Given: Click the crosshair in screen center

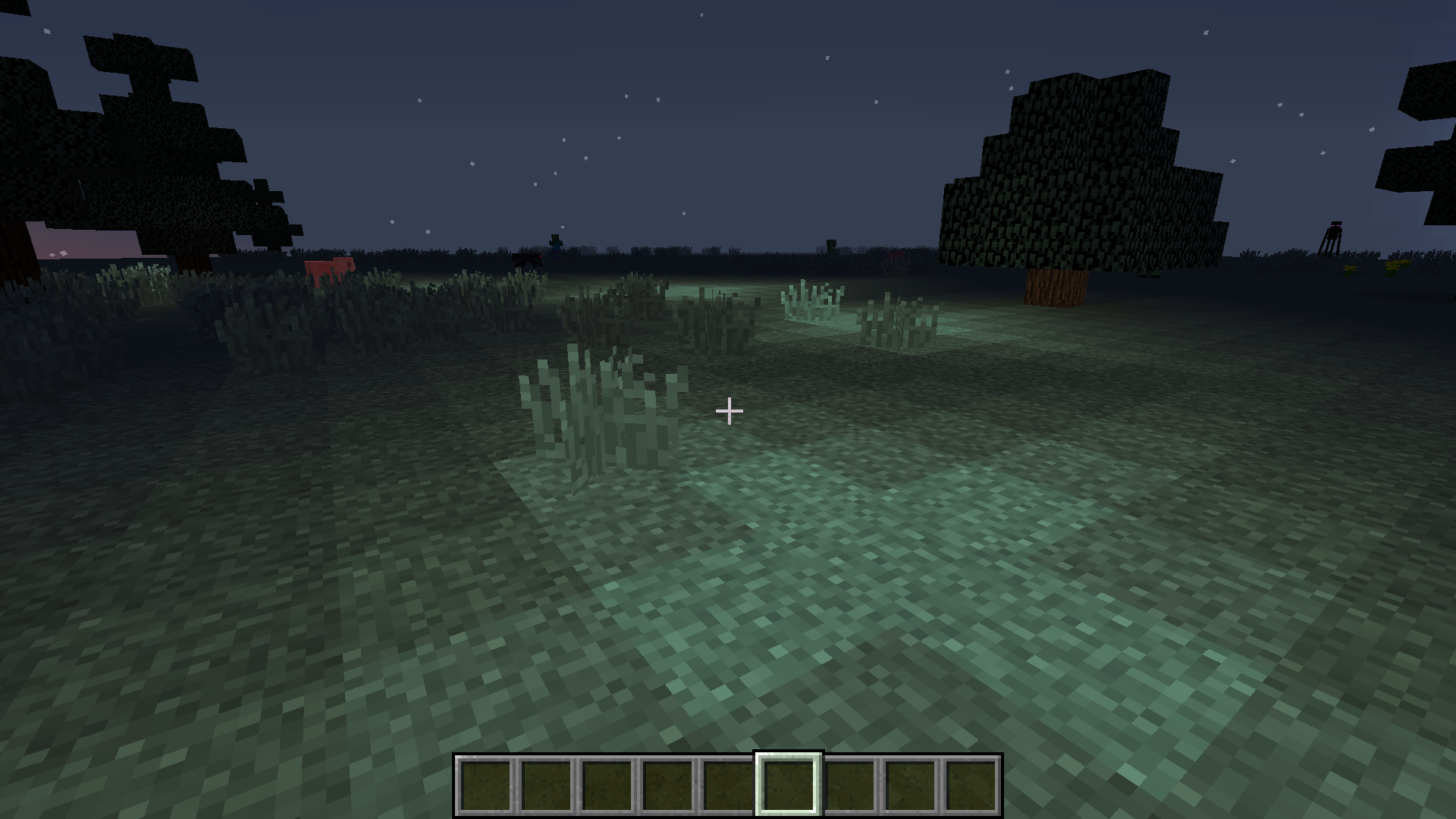Looking at the screenshot, I should pyautogui.click(x=730, y=410).
